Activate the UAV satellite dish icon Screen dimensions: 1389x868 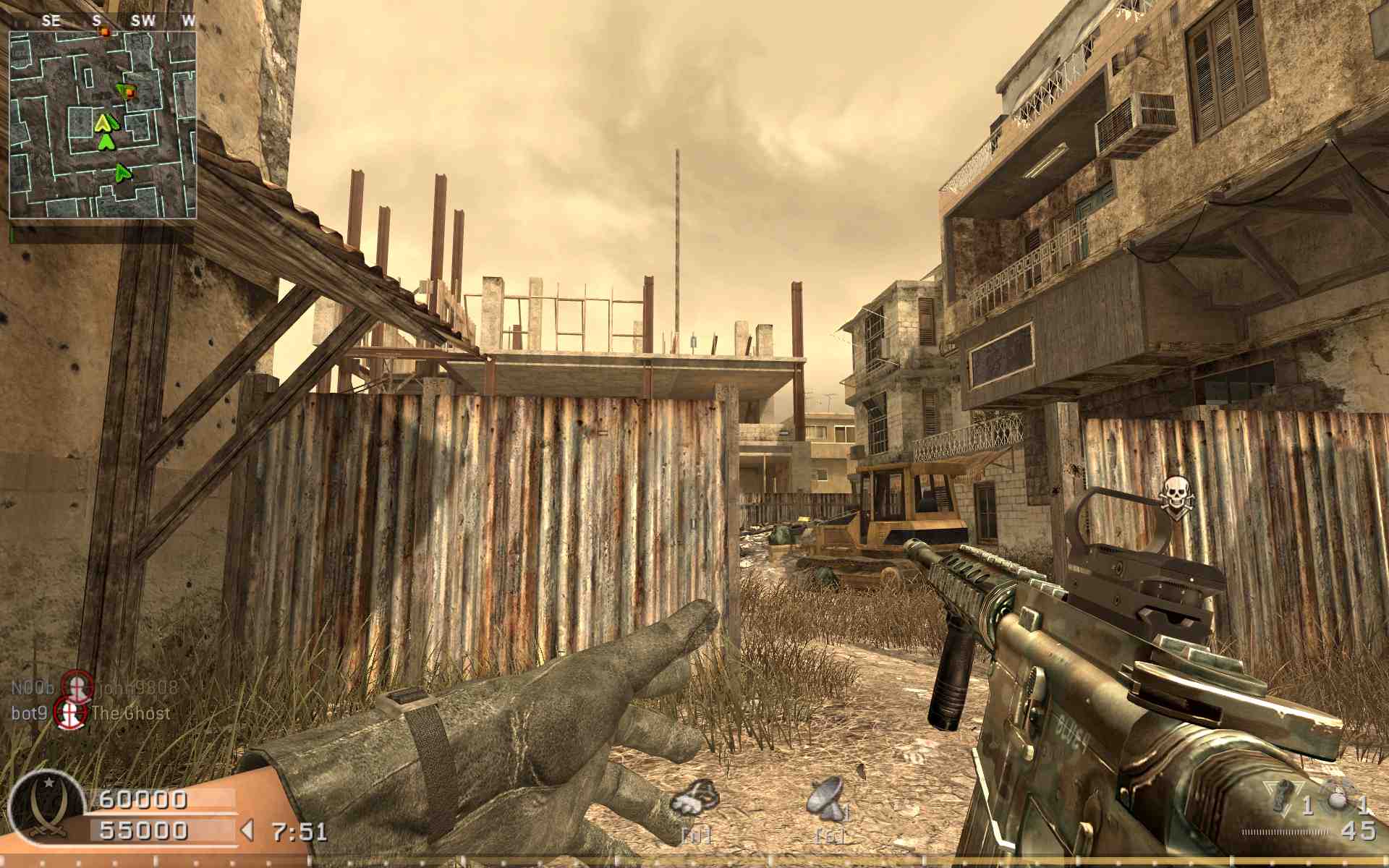826,799
